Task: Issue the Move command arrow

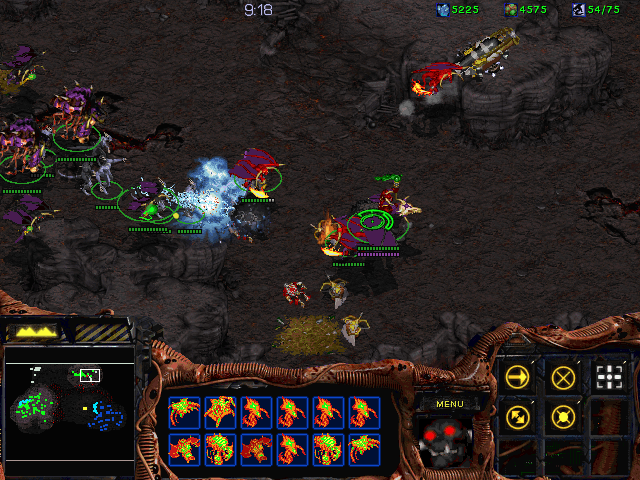Action: (518, 377)
